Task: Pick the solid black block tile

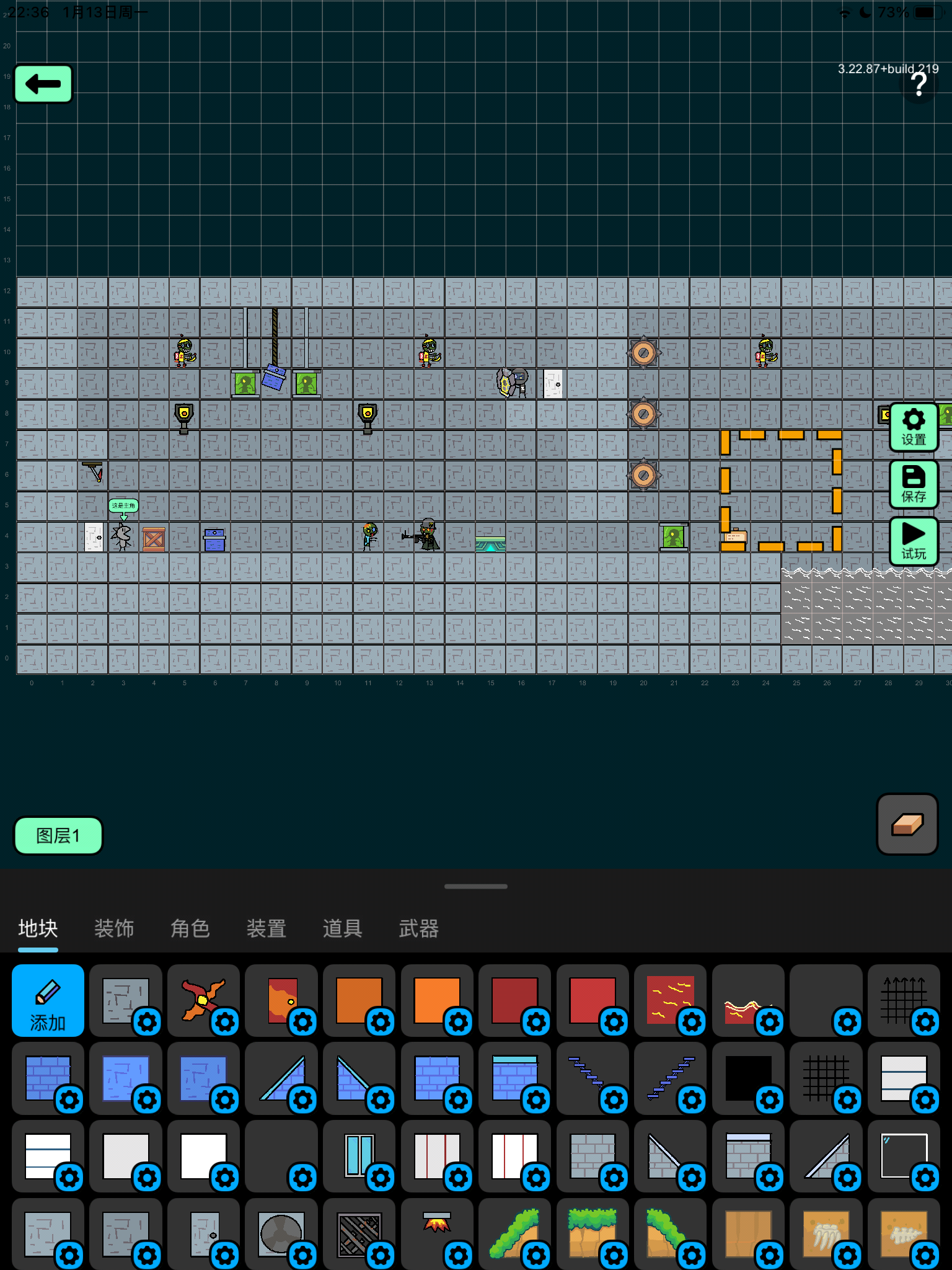Action: pyautogui.click(x=747, y=1078)
